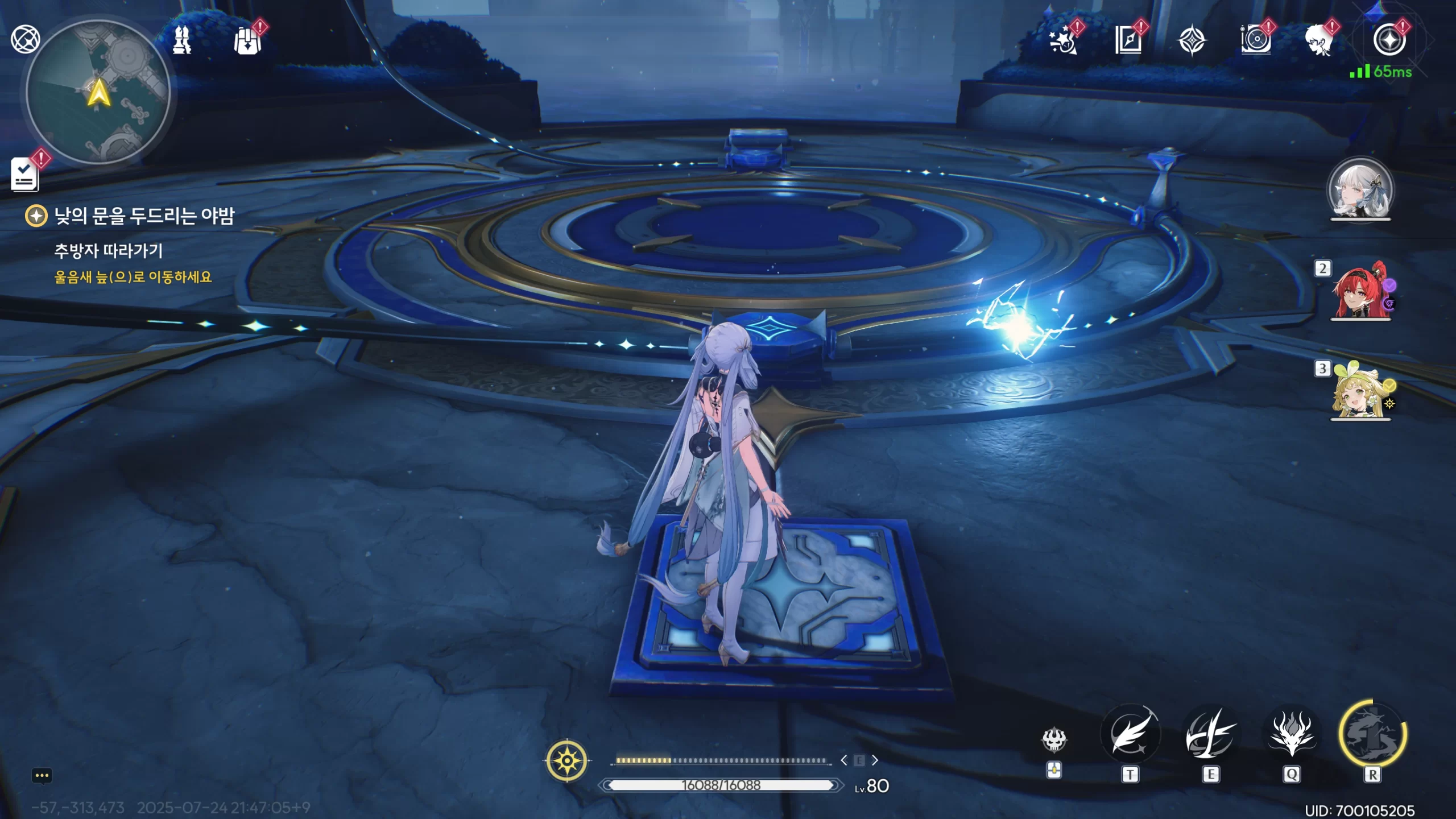The width and height of the screenshot is (1456, 819).
Task: Open the four-pointed star compass icon
Action: pyautogui.click(x=1192, y=40)
